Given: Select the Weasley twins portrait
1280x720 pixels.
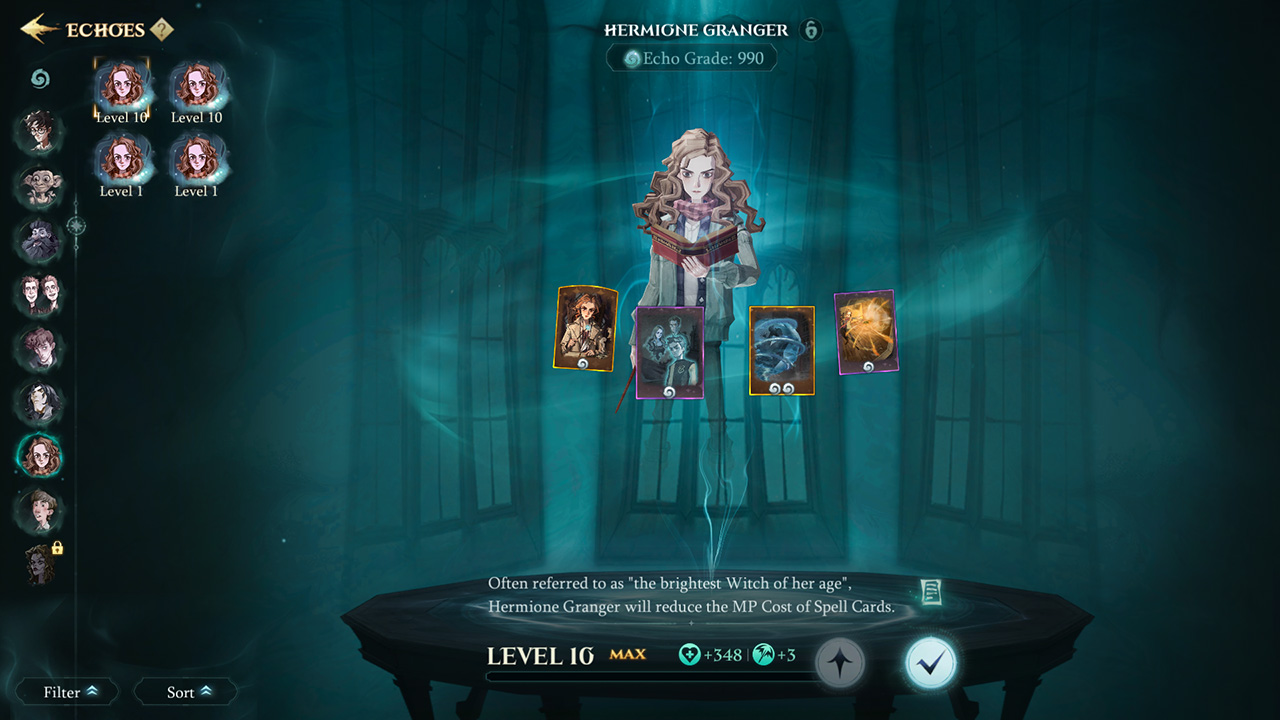Looking at the screenshot, I should pos(39,295).
